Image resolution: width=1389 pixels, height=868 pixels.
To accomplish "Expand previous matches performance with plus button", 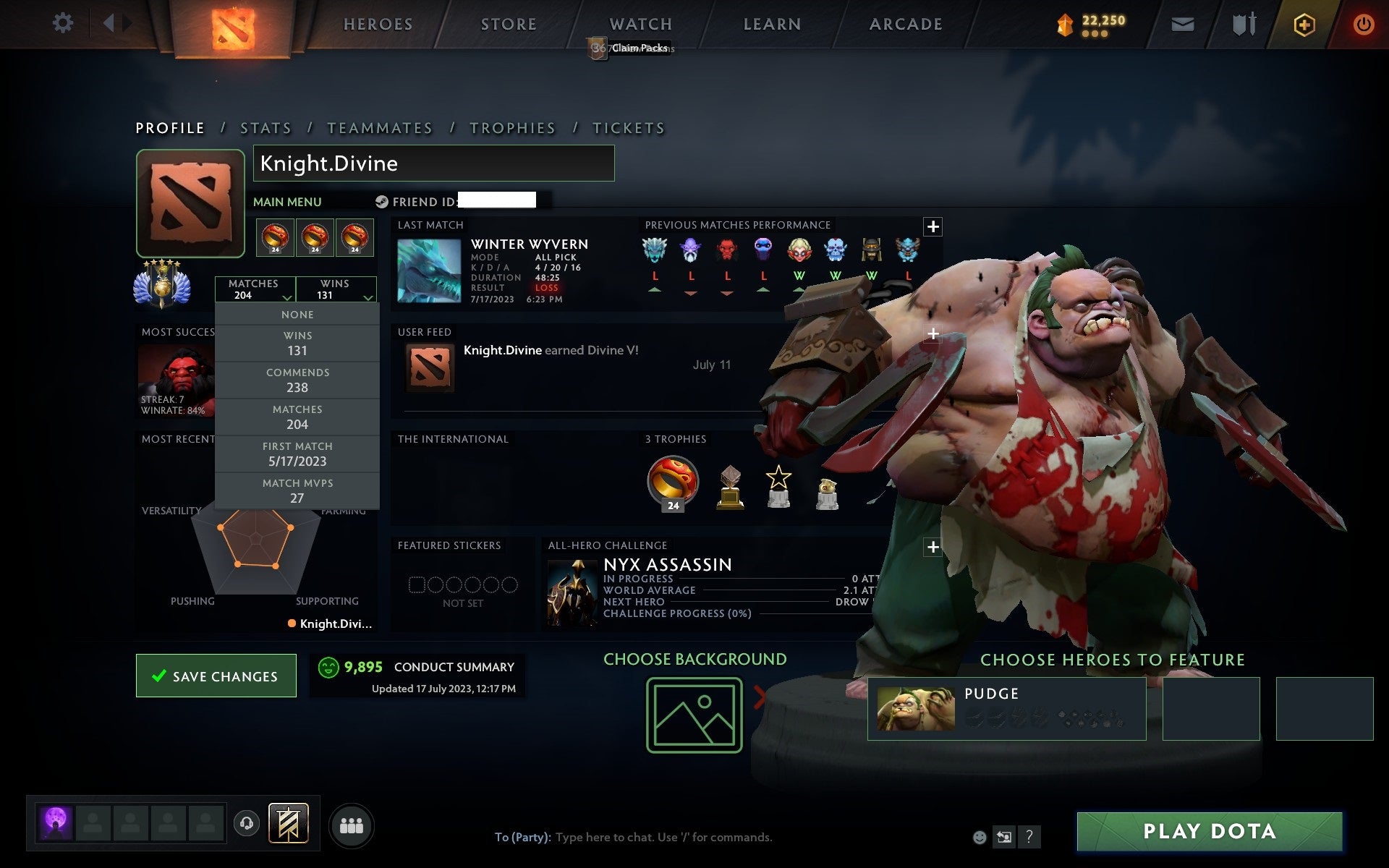I will (933, 226).
